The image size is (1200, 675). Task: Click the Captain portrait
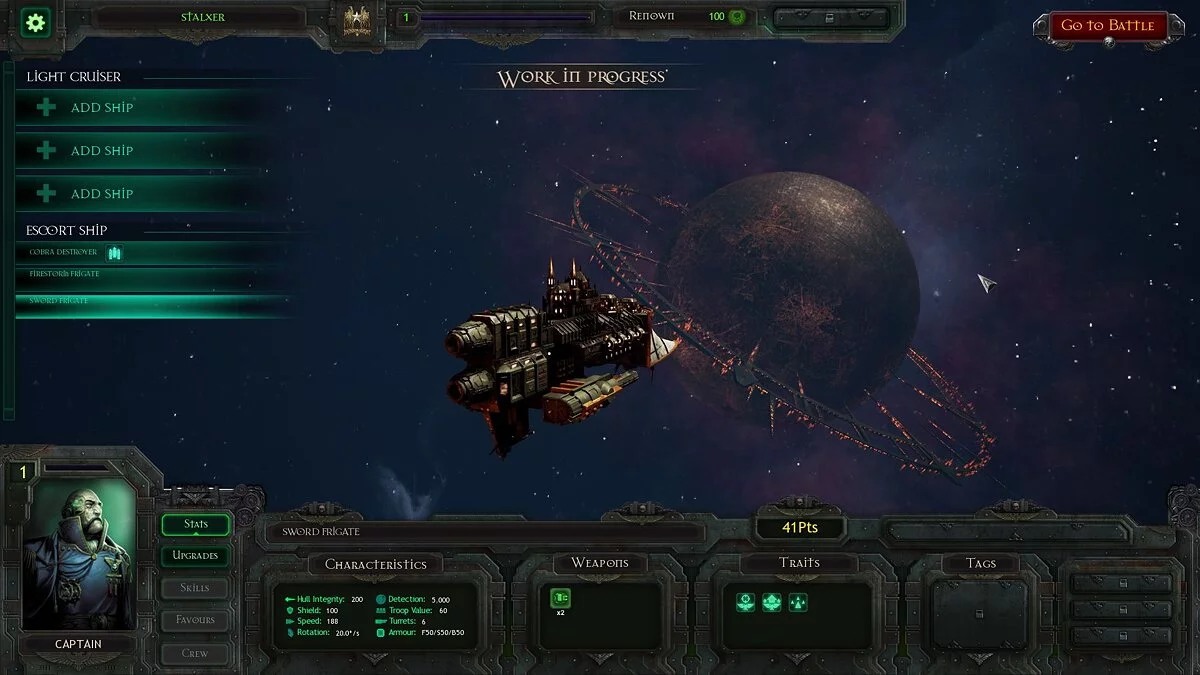coord(77,556)
